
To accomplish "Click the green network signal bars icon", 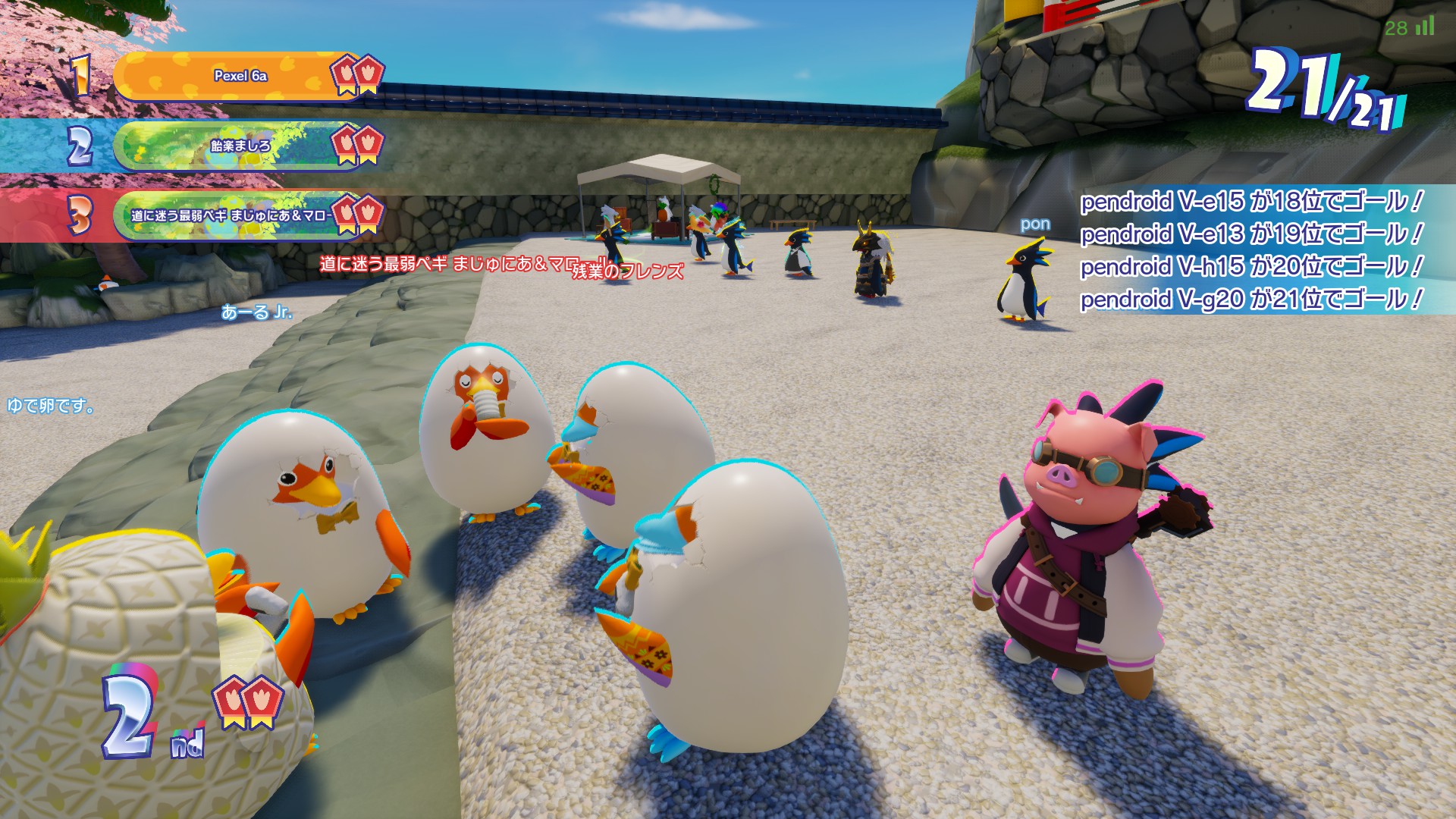I will click(1425, 27).
